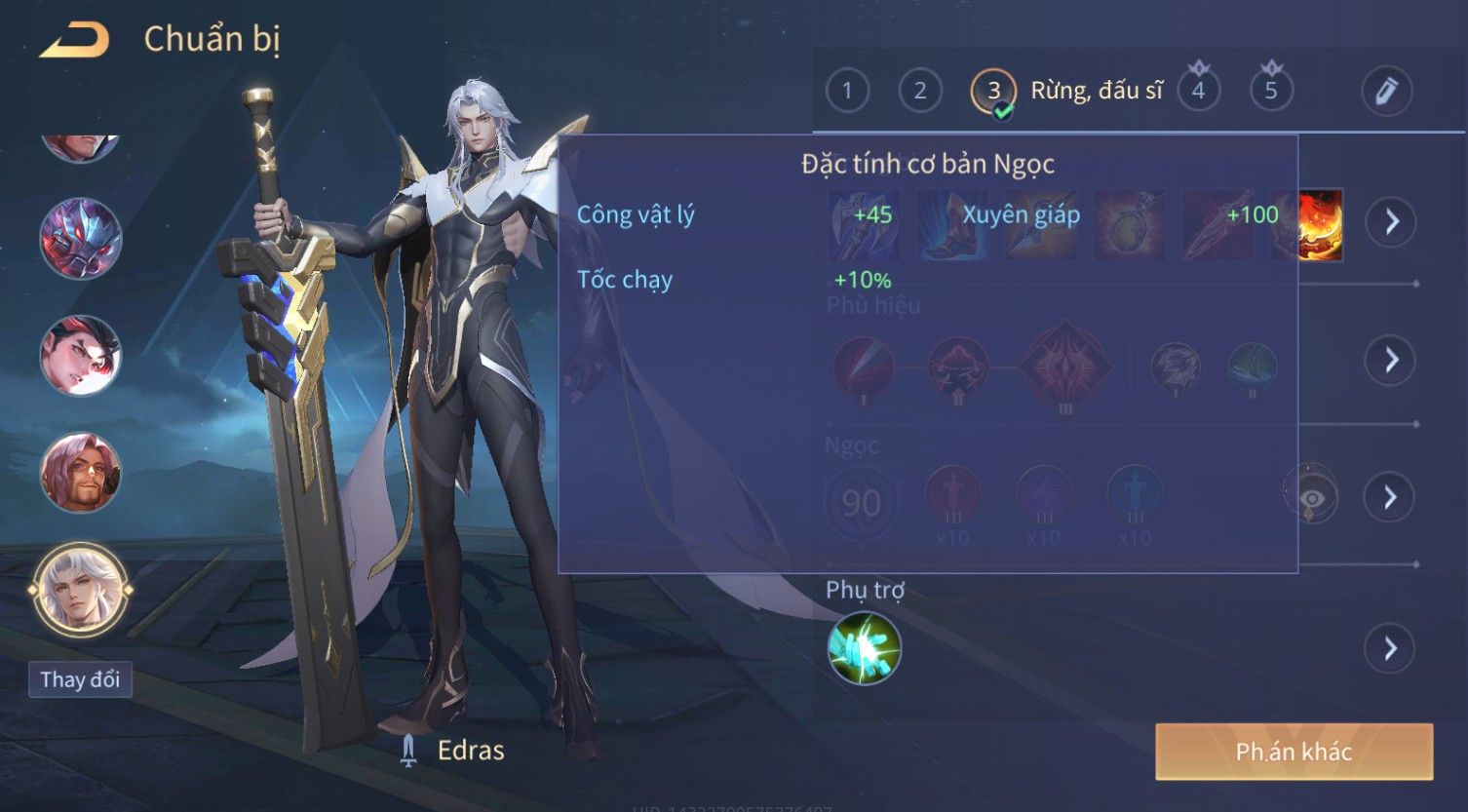Viewport: 1468px width, 812px height.
Task: Click the Ph.án khác button
Action: coord(1294,752)
